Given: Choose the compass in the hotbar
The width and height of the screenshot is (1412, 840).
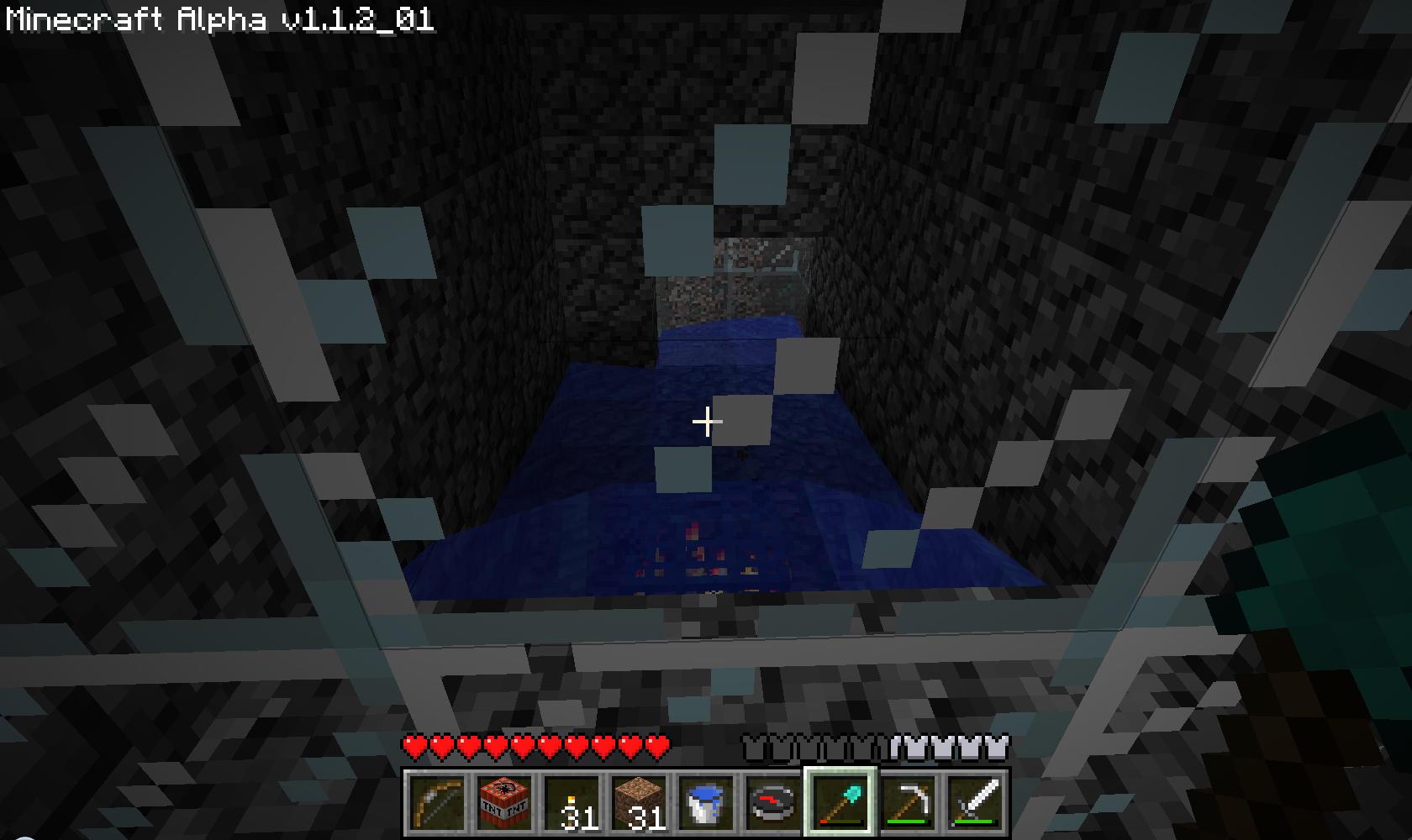Looking at the screenshot, I should click(773, 802).
